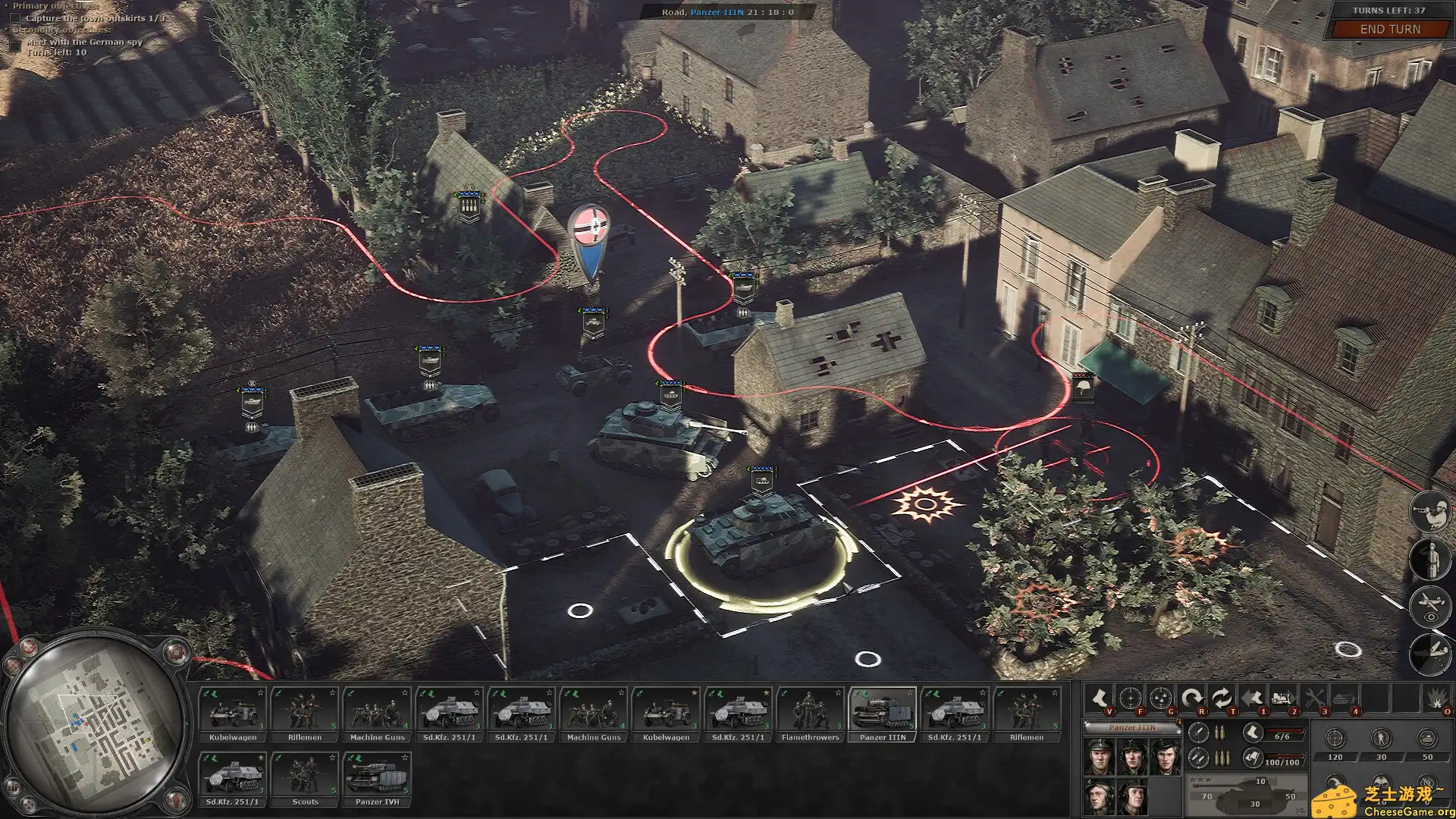Toggle the saluting officer surrender icon
Image resolution: width=1456 pixels, height=819 pixels.
pos(1429,560)
